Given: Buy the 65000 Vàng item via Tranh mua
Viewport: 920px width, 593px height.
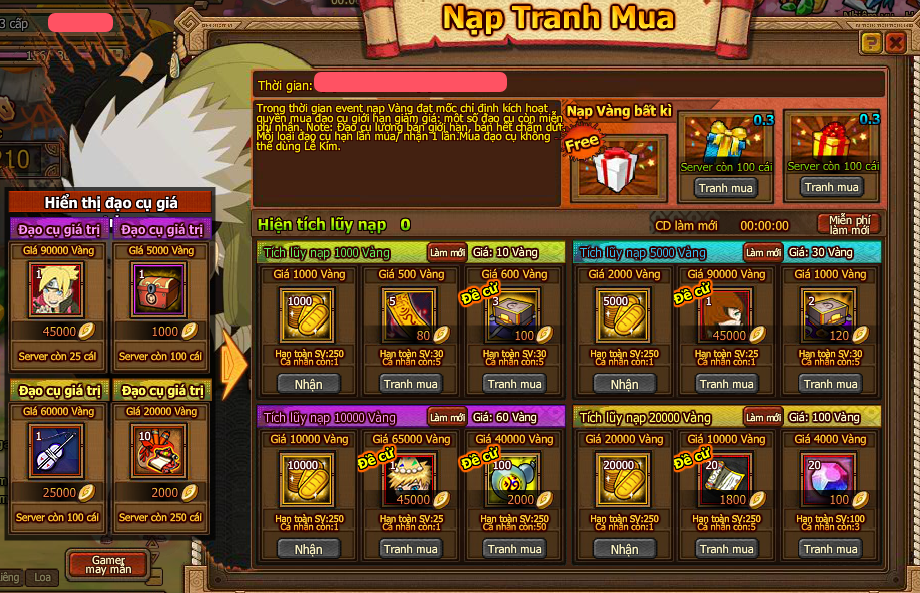Looking at the screenshot, I should pyautogui.click(x=411, y=549).
